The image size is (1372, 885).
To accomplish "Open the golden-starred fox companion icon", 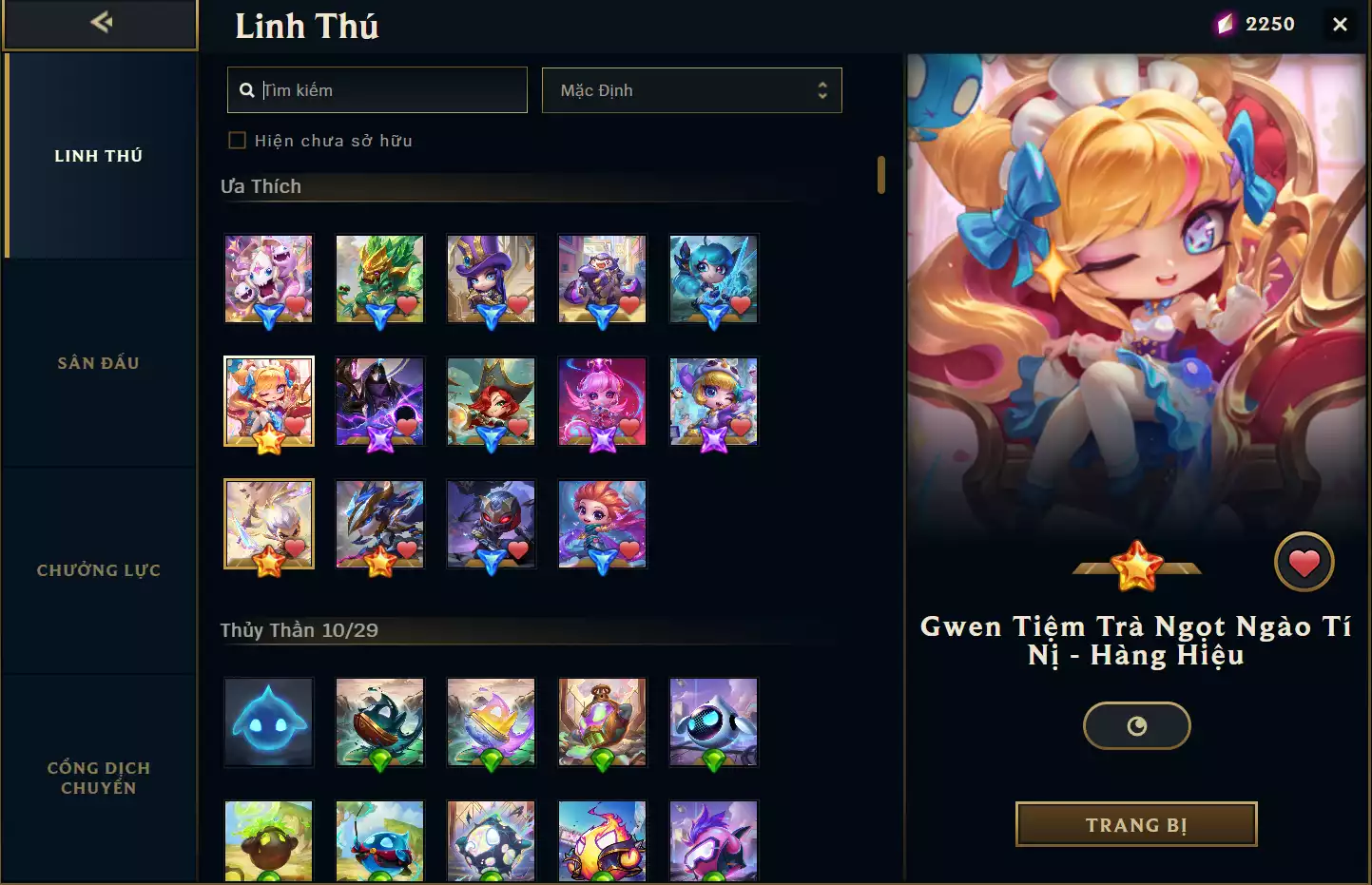I will point(268,524).
